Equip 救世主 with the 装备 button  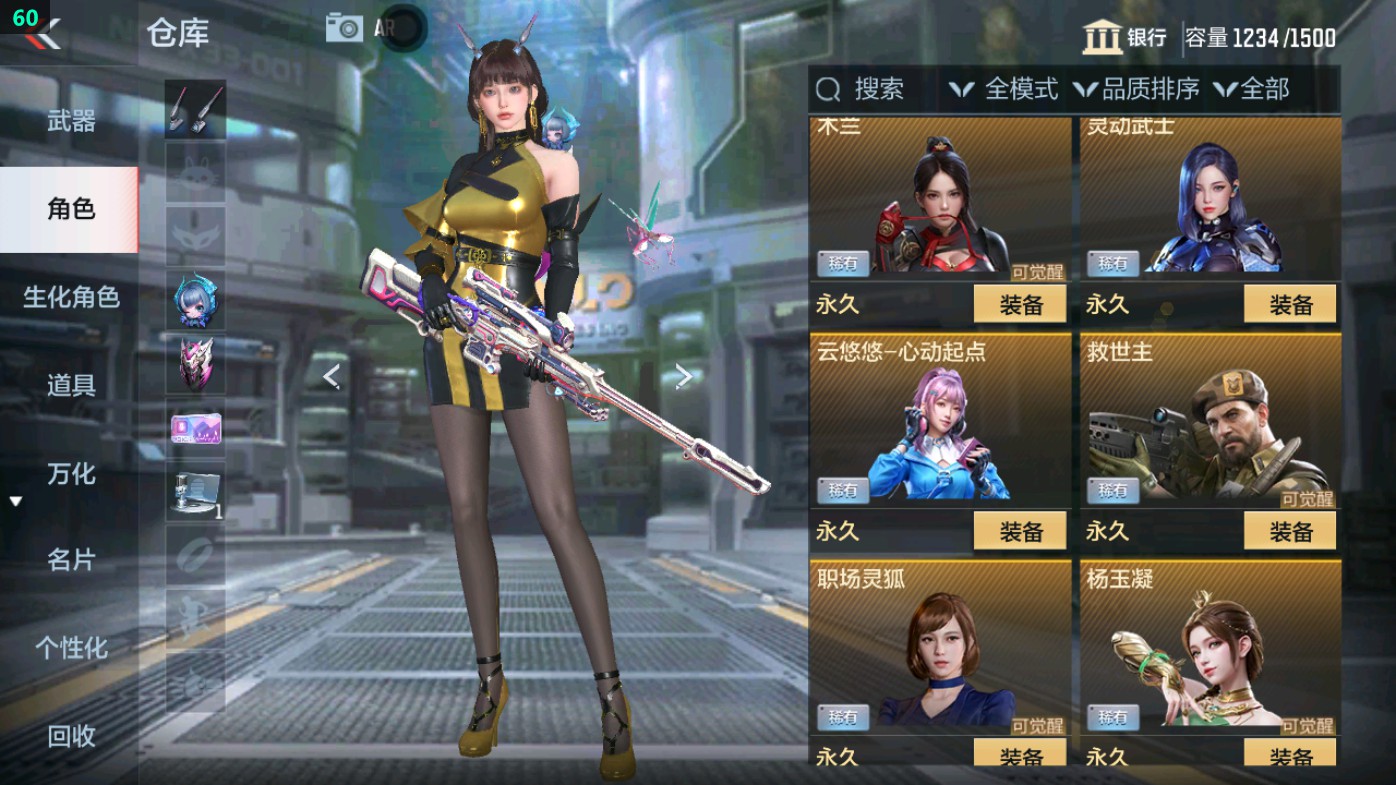(1292, 532)
